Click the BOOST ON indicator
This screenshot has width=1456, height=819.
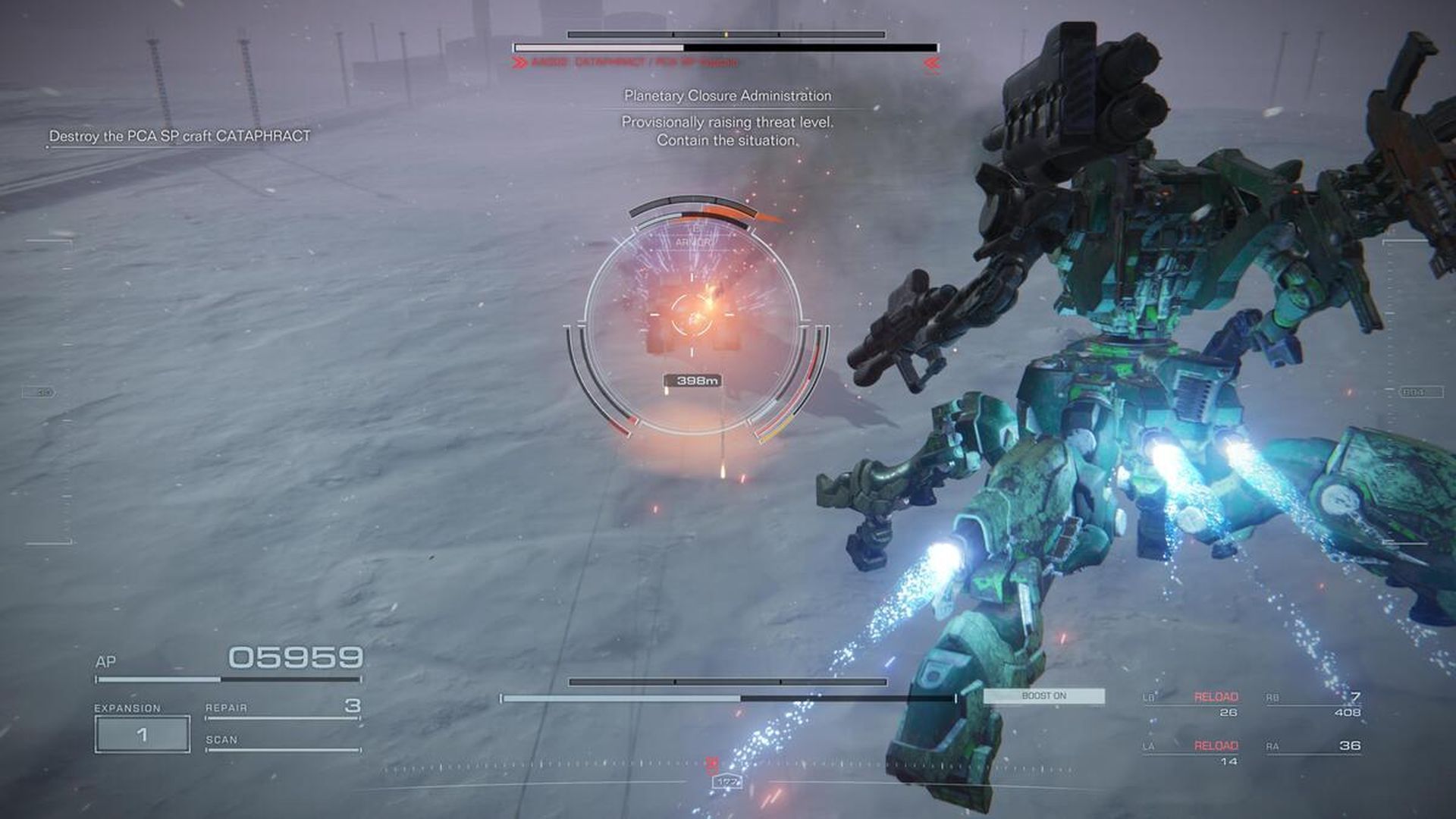(1043, 696)
